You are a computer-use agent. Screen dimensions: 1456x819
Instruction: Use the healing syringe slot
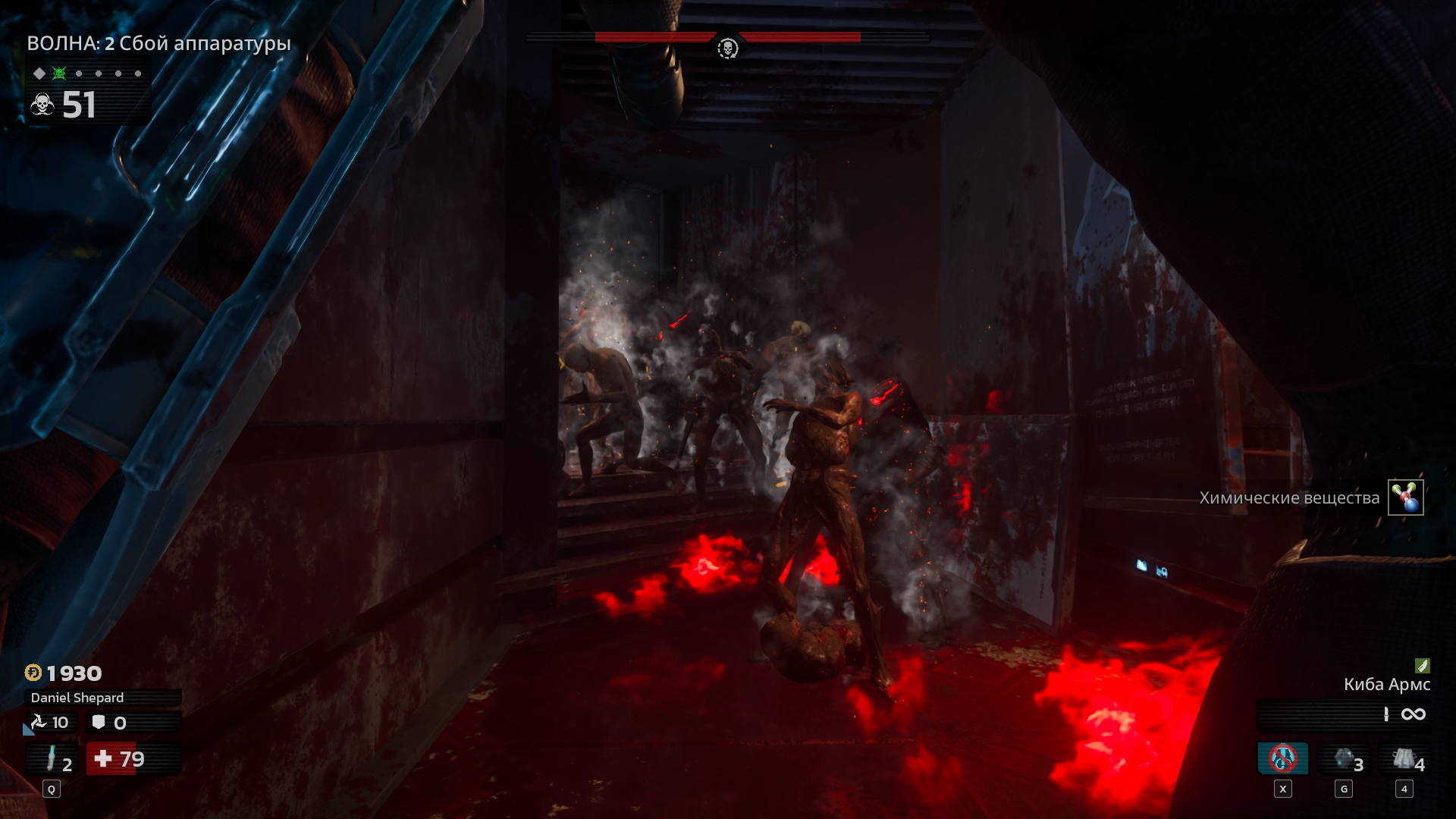point(52,759)
